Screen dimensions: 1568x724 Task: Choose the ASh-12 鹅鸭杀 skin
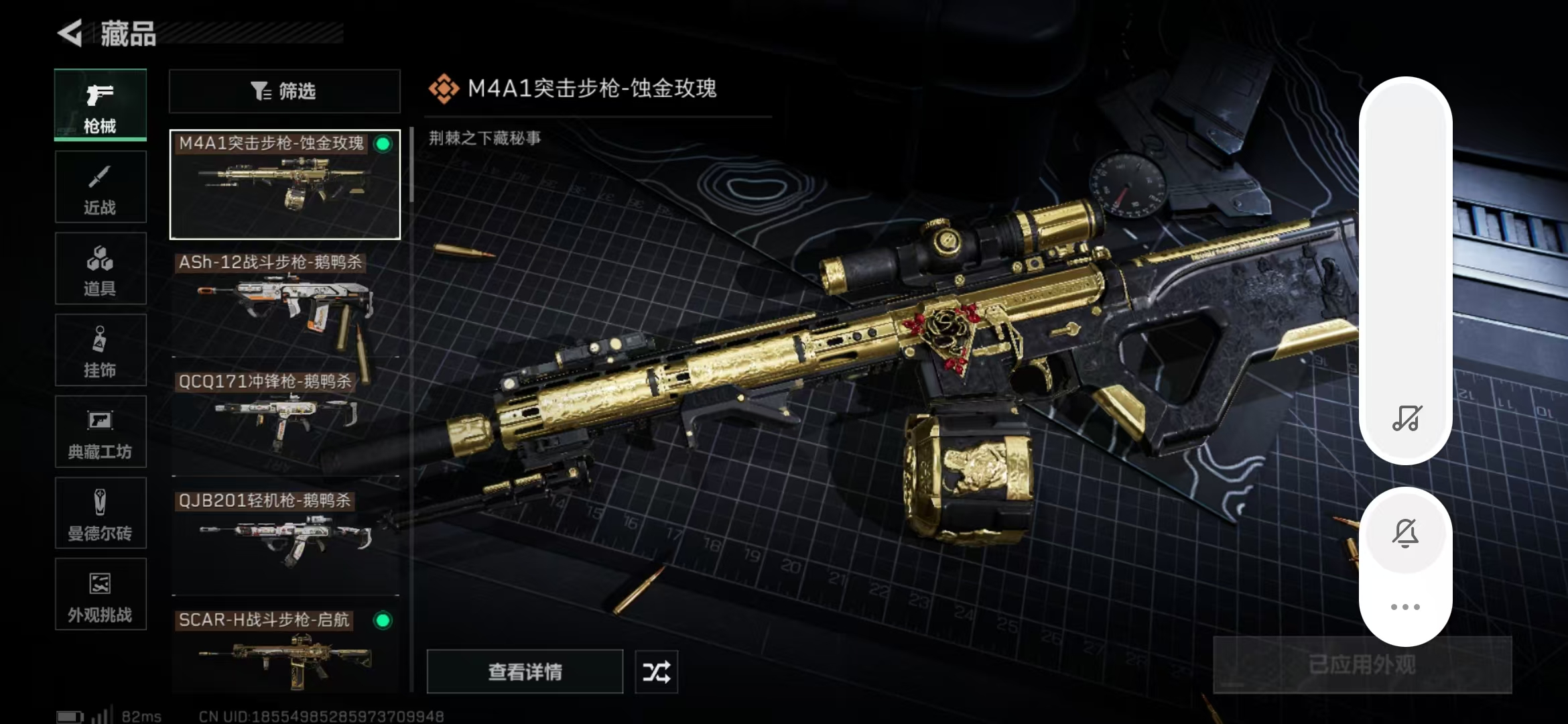click(x=285, y=303)
